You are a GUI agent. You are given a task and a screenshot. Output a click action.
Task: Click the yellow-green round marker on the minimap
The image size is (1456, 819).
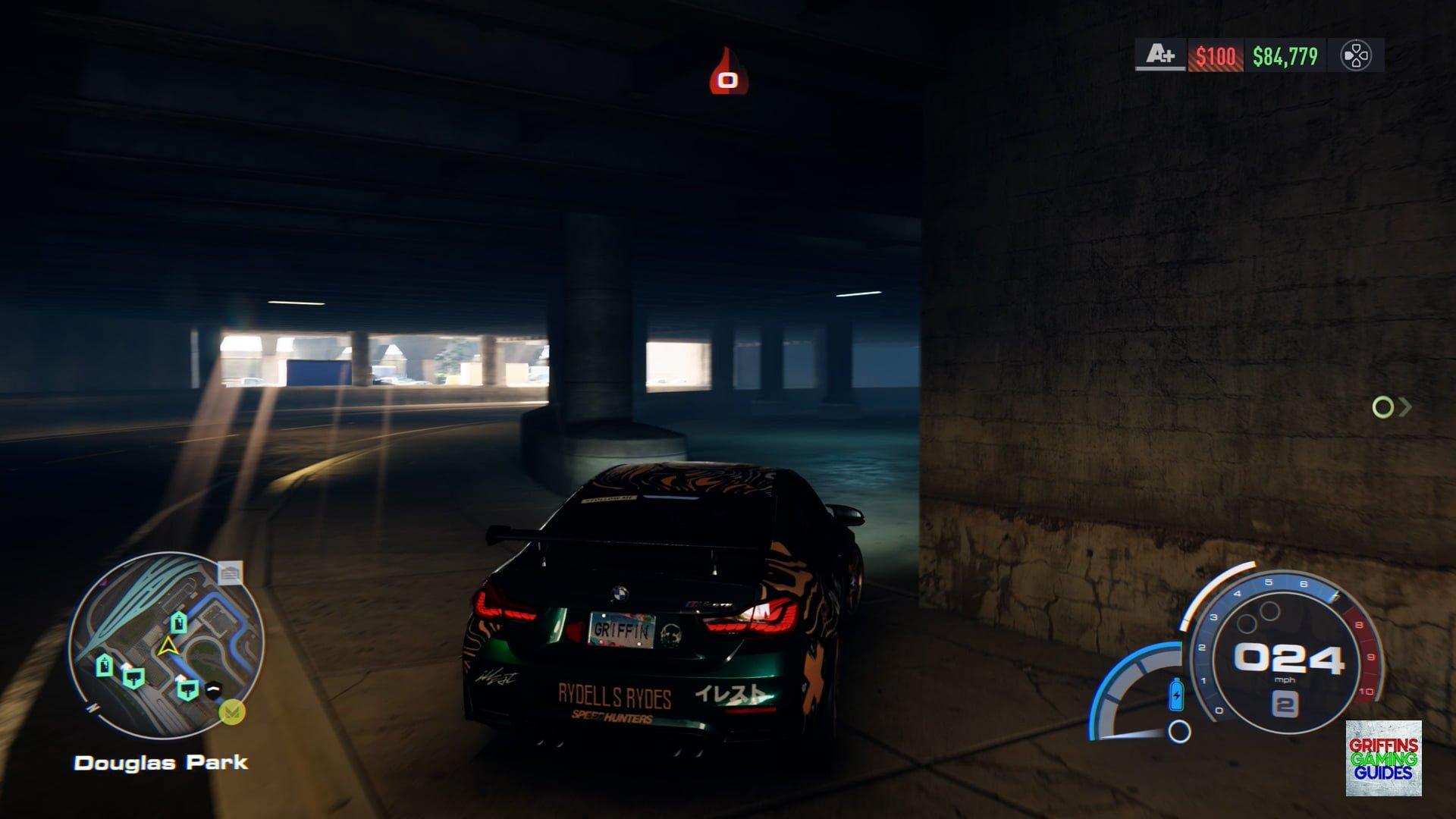[231, 713]
